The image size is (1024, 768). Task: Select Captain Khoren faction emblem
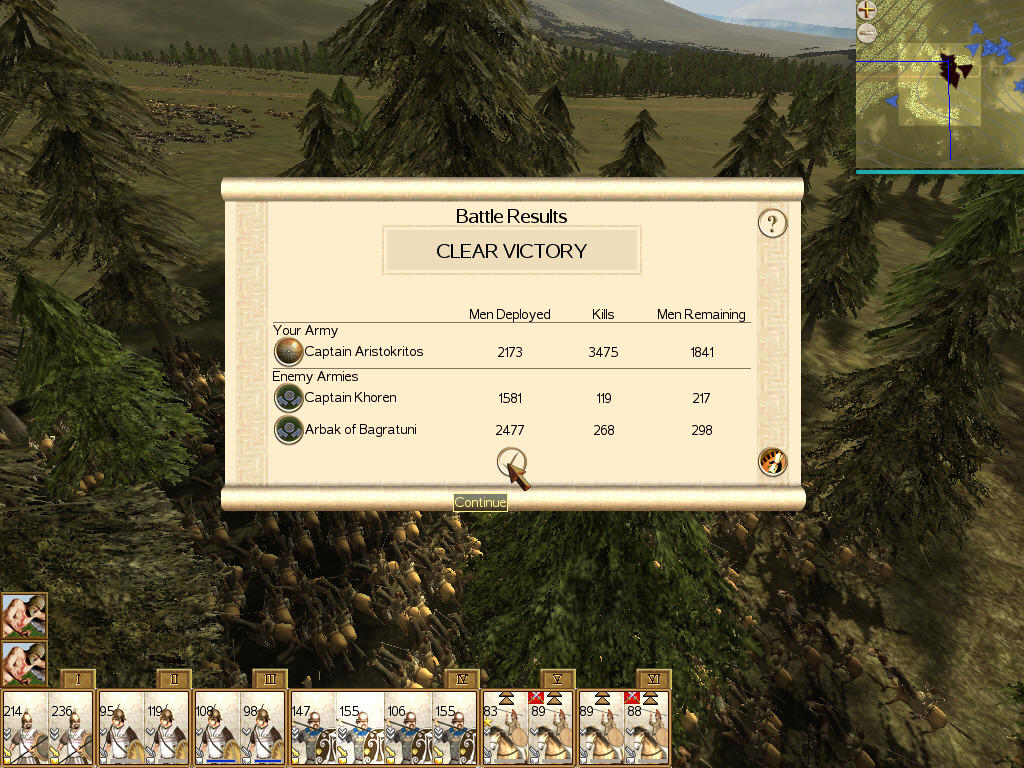click(x=288, y=398)
